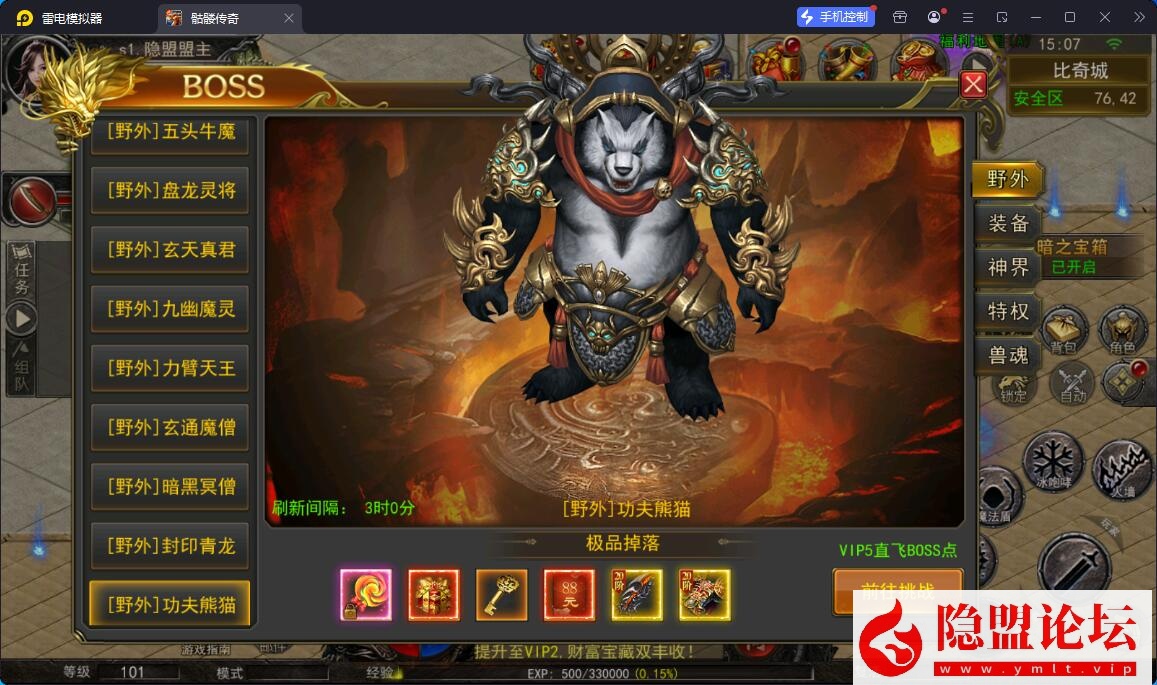Inspect the 88元 red envelope drop
The width and height of the screenshot is (1157, 685).
click(569, 595)
